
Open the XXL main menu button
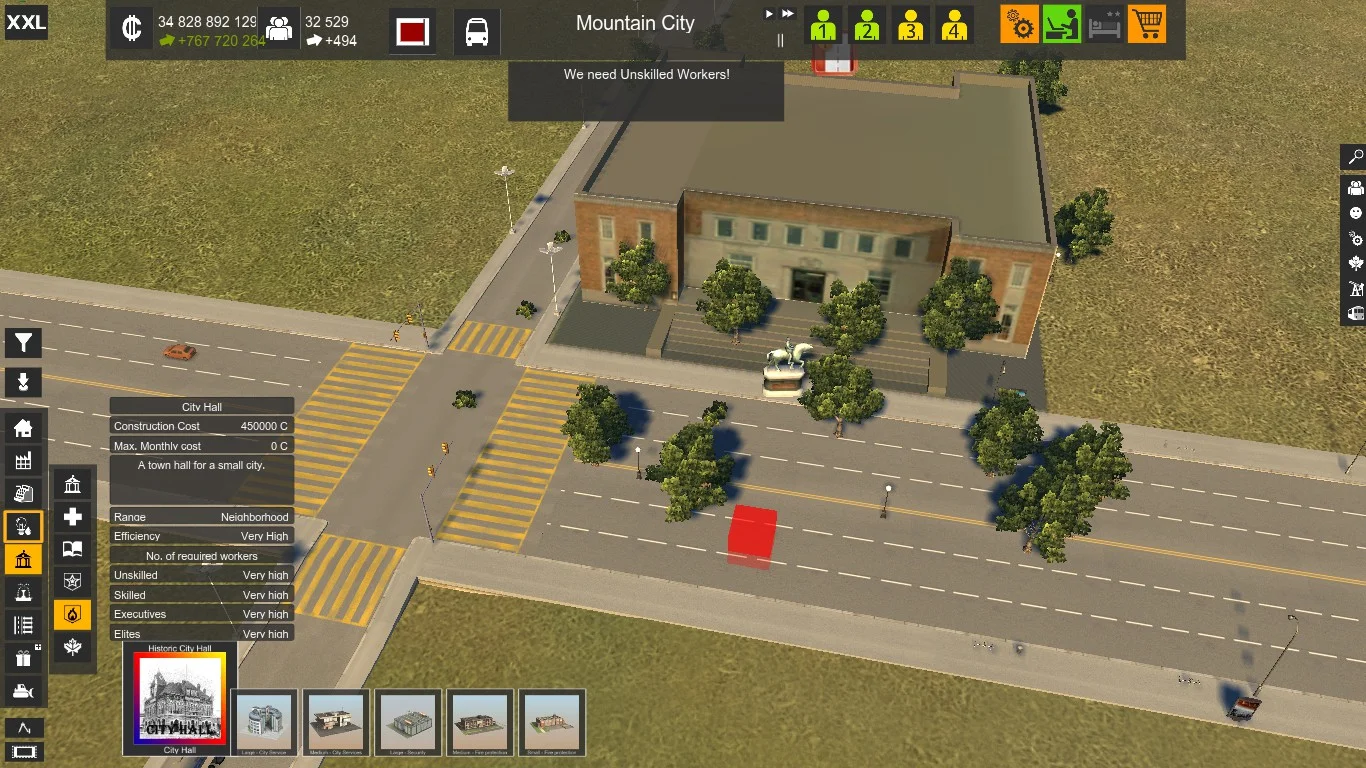26,23
